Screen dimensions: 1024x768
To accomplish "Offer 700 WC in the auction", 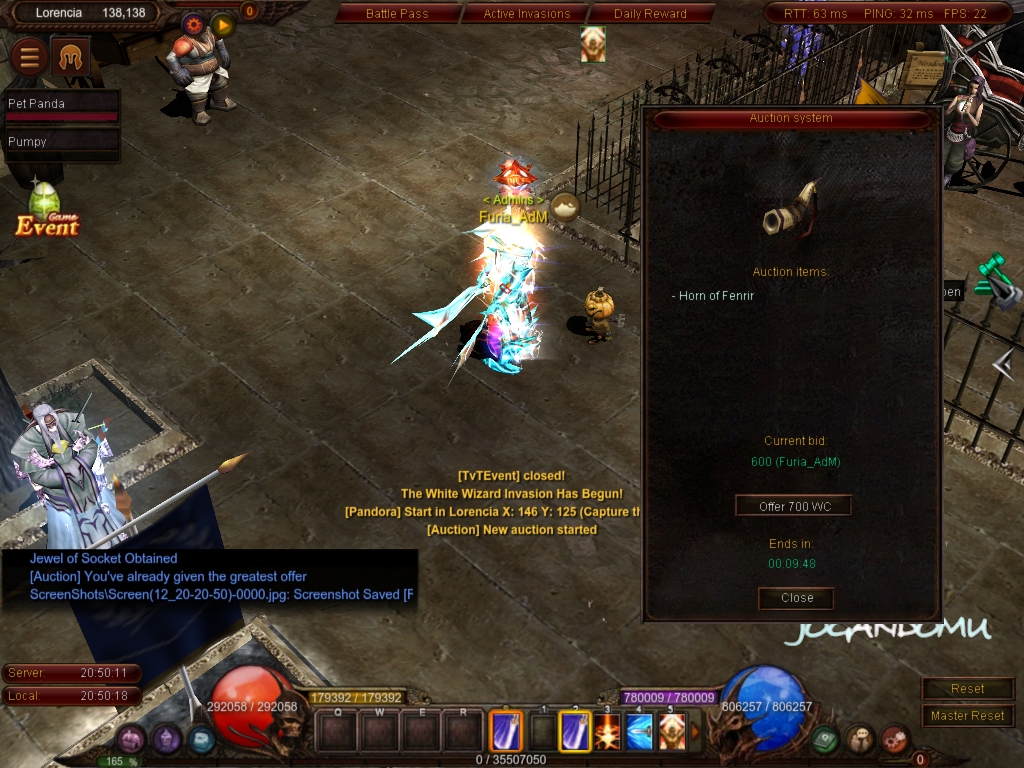I will point(794,506).
